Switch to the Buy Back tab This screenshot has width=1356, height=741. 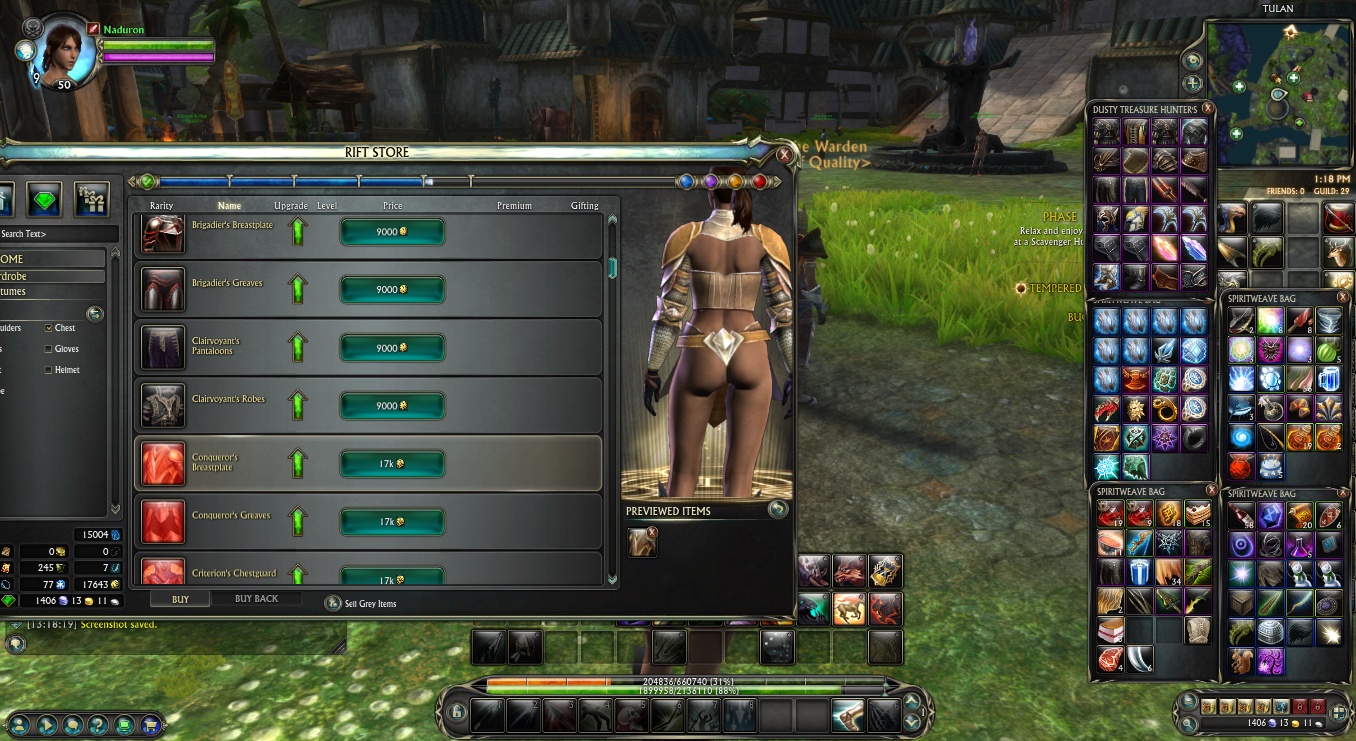click(x=256, y=599)
